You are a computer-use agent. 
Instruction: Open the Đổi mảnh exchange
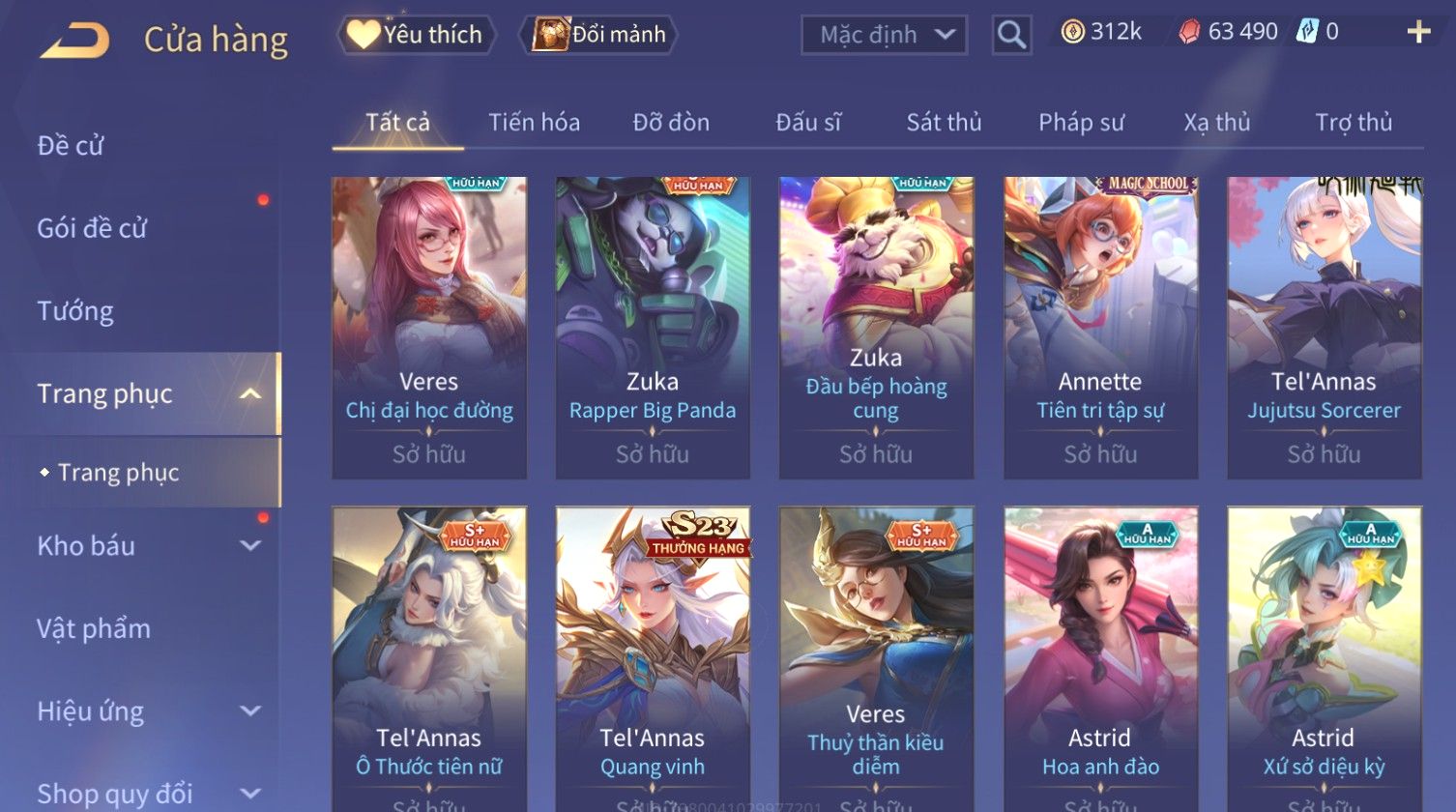(599, 35)
